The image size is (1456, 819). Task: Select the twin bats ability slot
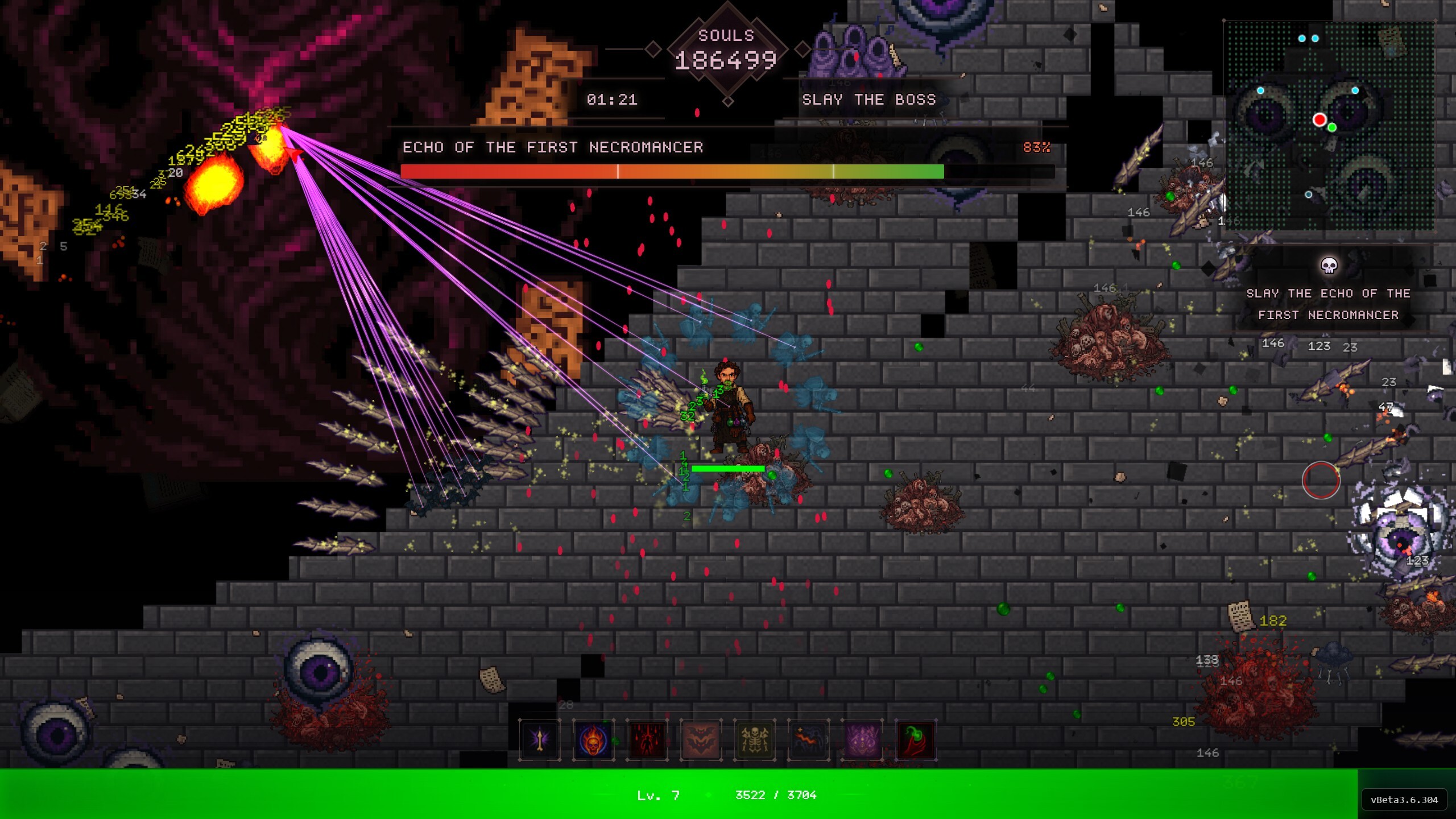coord(701,740)
